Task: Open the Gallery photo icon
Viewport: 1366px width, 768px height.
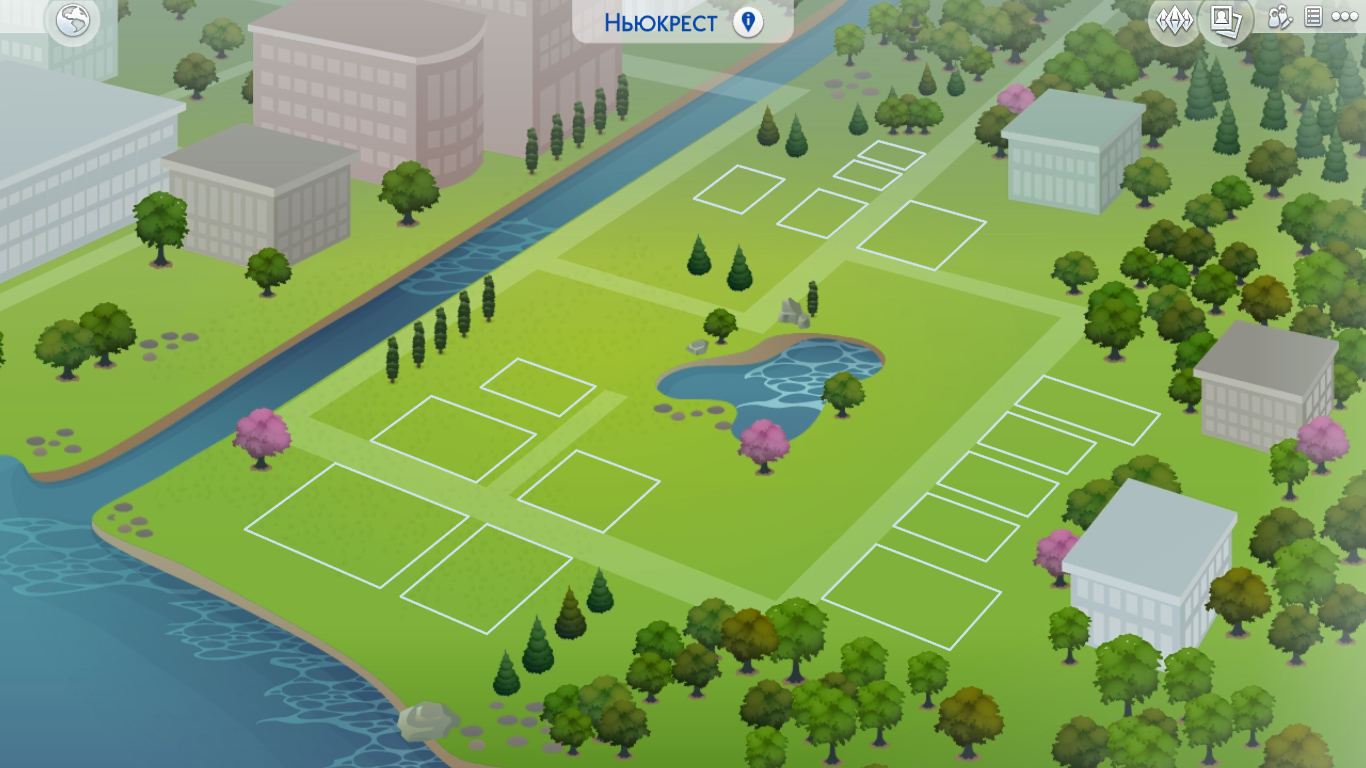Action: (x=1225, y=20)
